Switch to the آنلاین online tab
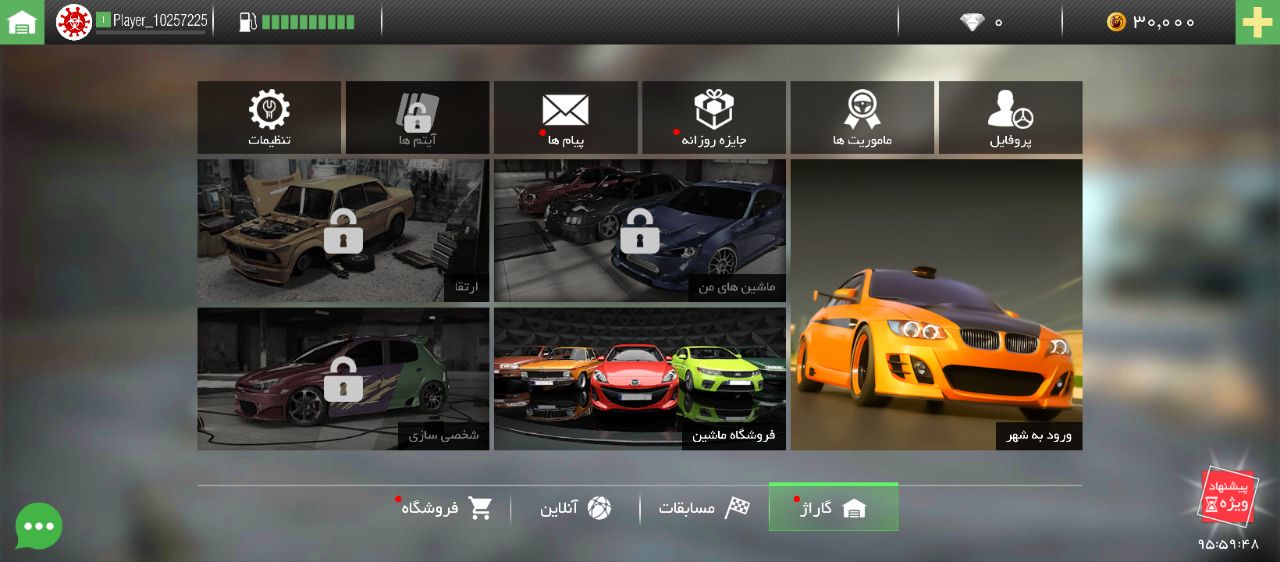 [575, 508]
